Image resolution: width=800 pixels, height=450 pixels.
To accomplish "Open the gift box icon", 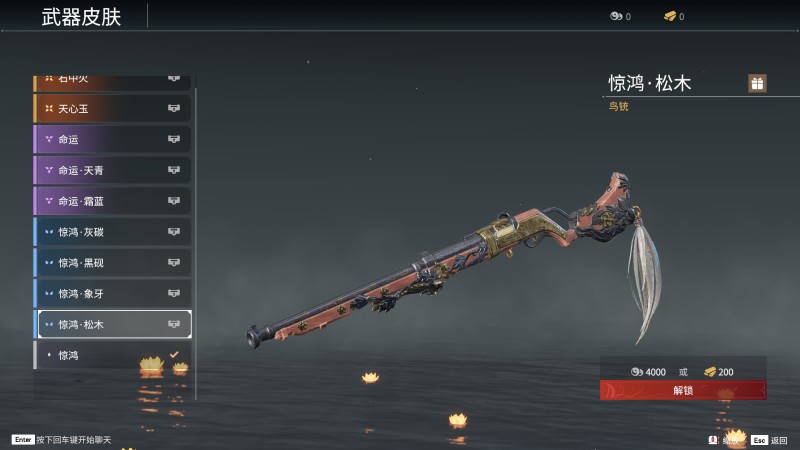I will (x=757, y=83).
